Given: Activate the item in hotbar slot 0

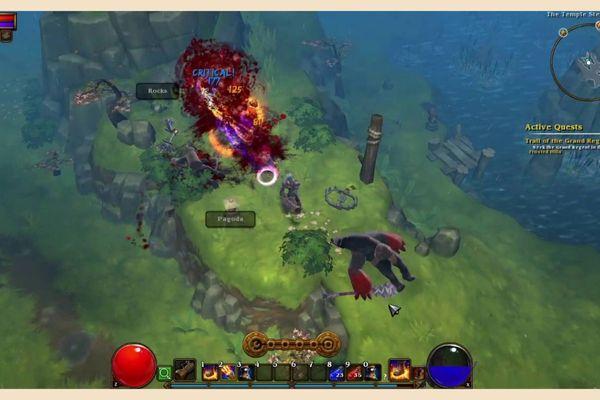Looking at the screenshot, I should [371, 372].
